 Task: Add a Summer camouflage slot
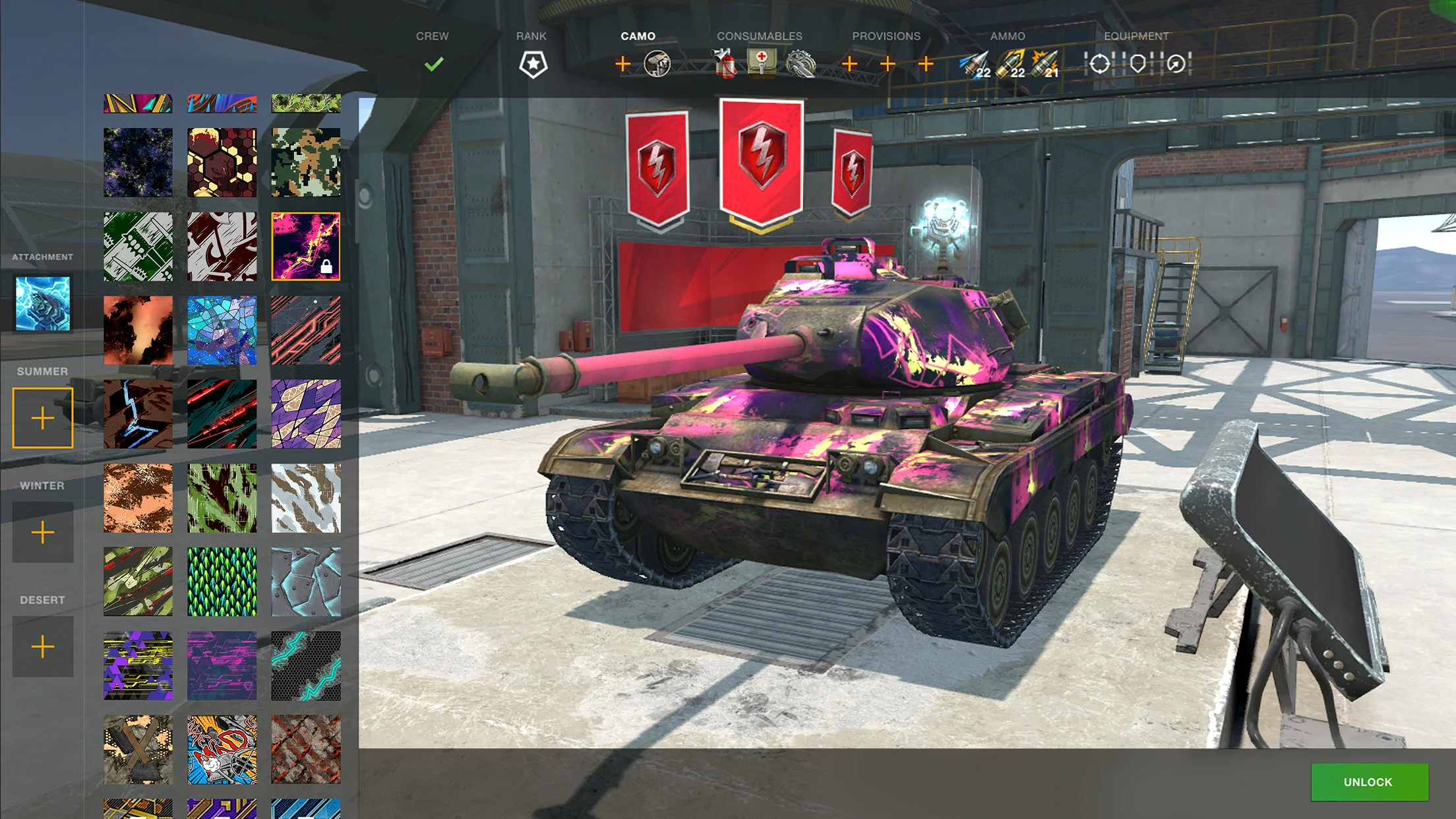pyautogui.click(x=43, y=418)
